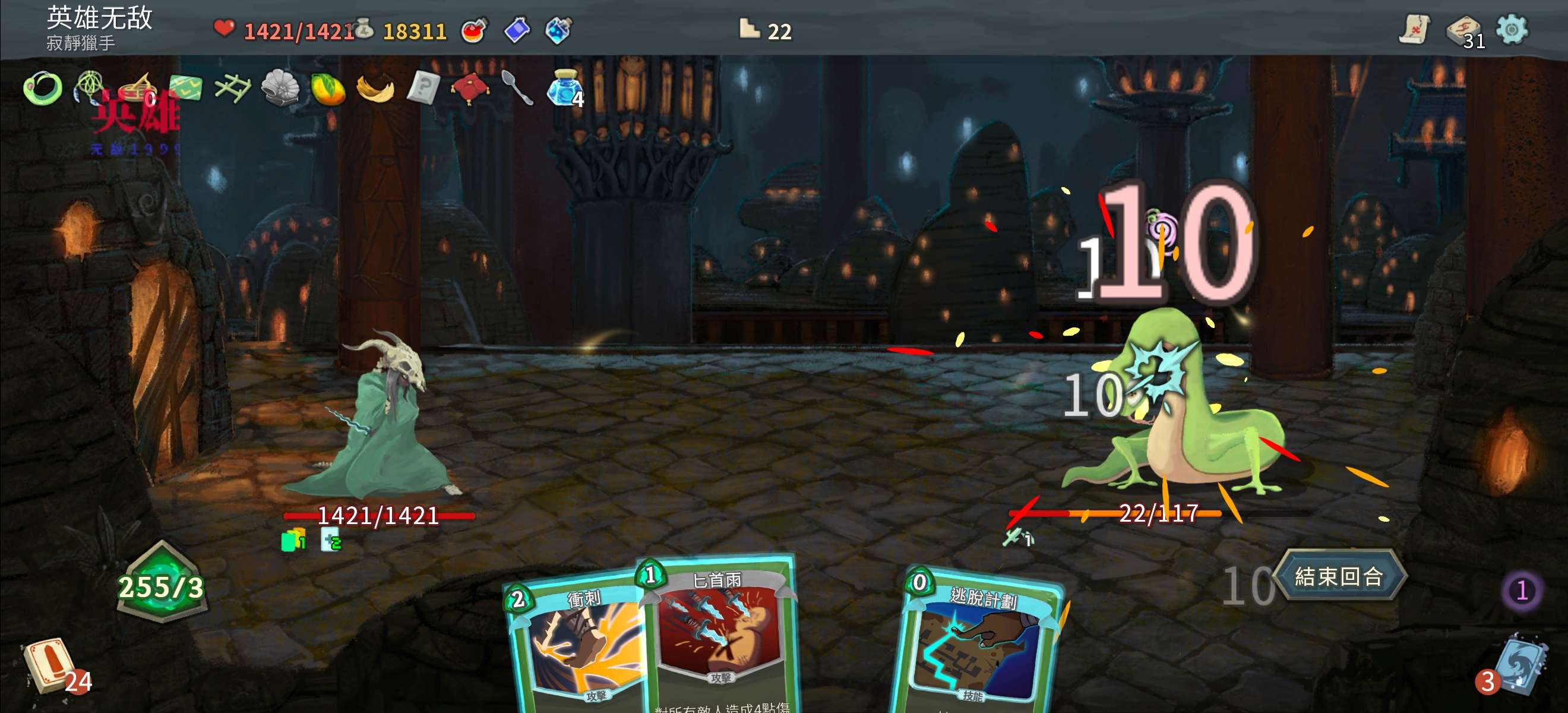Screen dimensions: 1568x713
Task: View the discard pile with 3 cards
Action: 1519,667
